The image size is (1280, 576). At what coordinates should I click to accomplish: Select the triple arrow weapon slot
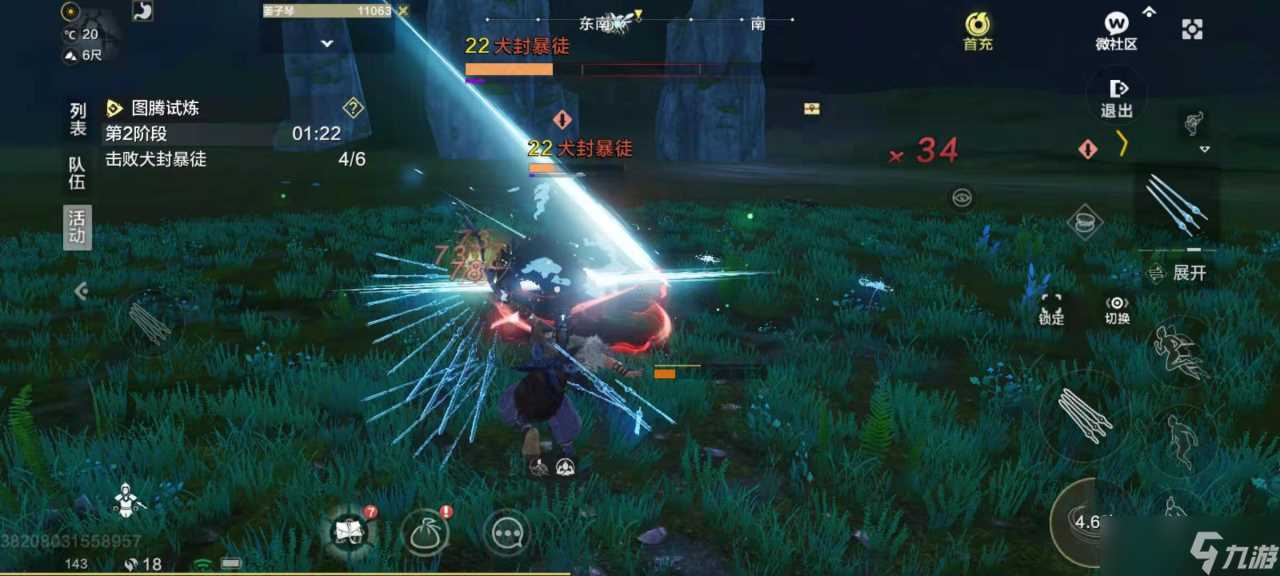click(x=1177, y=204)
